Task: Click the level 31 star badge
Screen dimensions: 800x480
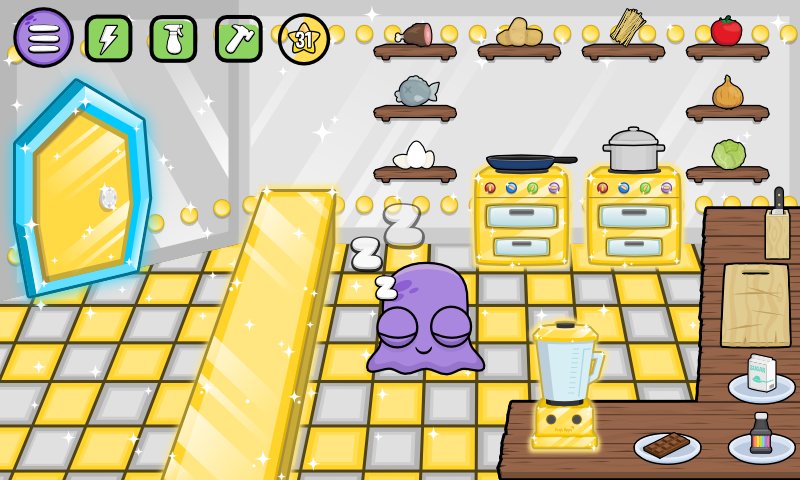Action: pyautogui.click(x=304, y=39)
